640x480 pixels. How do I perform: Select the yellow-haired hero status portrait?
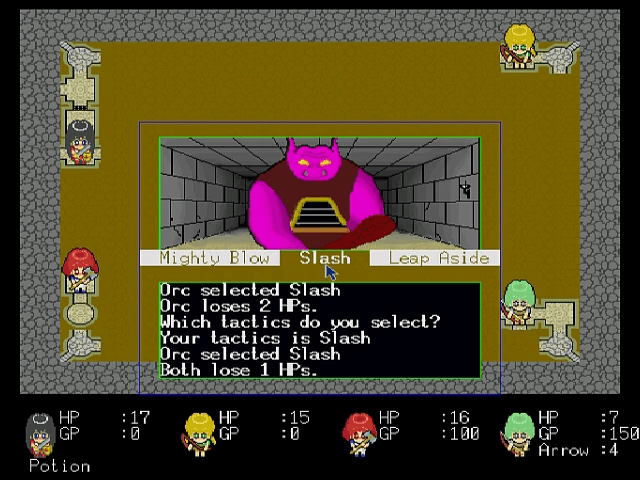(198, 432)
